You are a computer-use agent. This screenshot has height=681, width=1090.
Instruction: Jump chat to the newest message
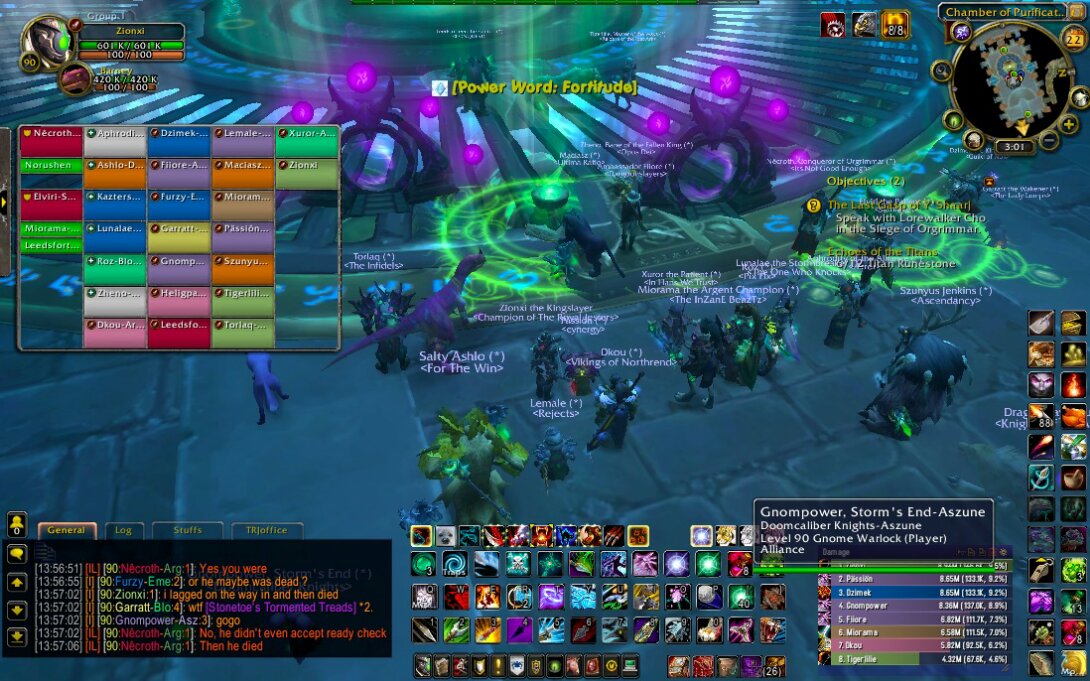coord(17,637)
